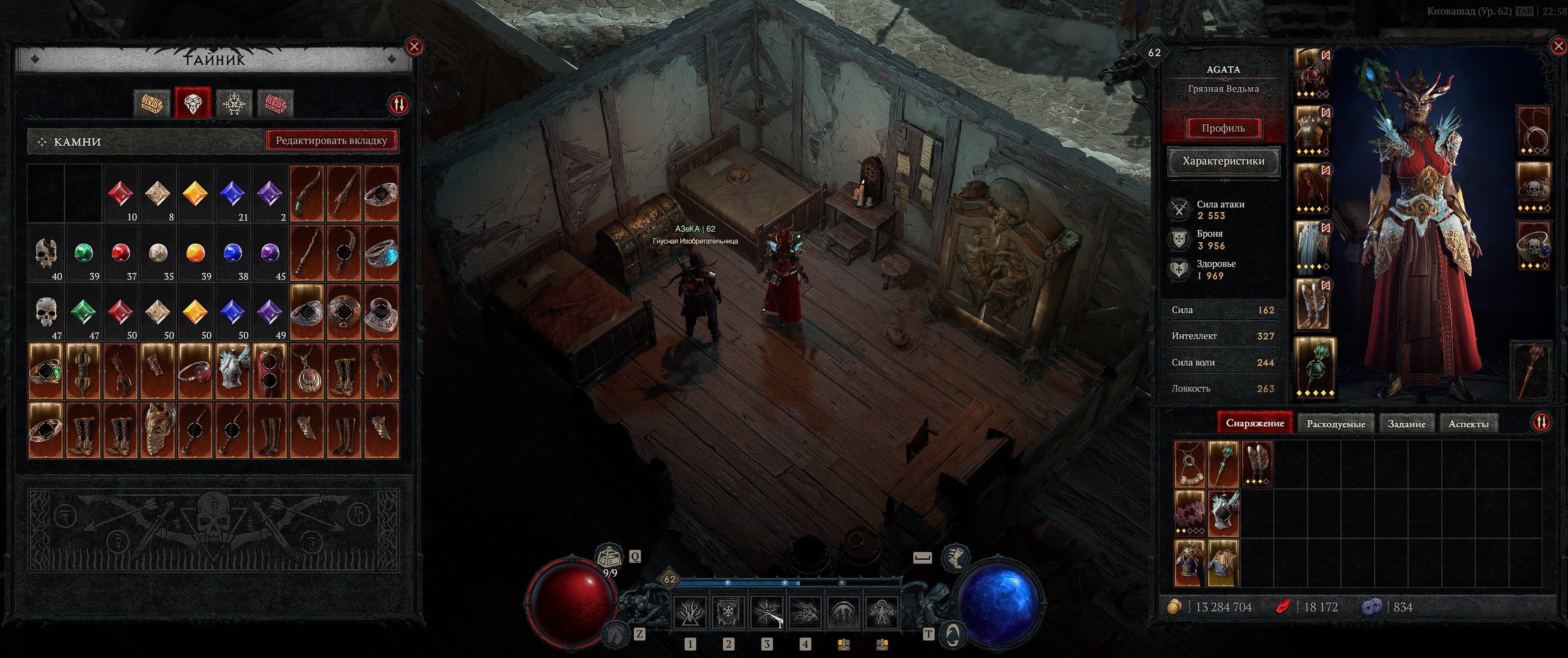Screen dimensions: 1568x658
Task: Select the Снаряжение equipment tab
Action: [x=1255, y=423]
